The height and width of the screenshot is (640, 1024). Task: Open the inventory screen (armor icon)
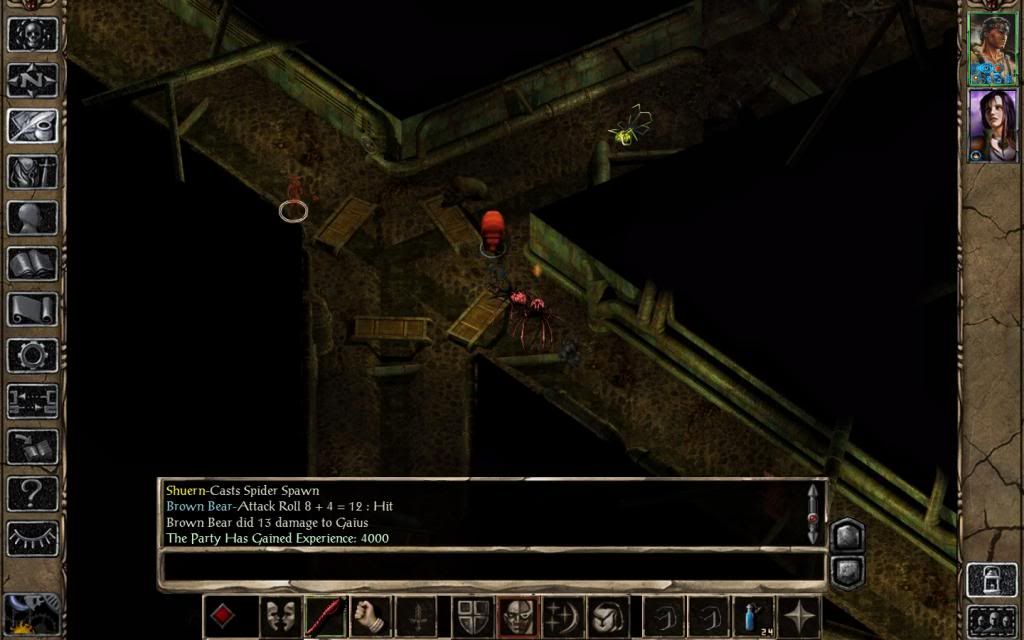pyautogui.click(x=32, y=172)
